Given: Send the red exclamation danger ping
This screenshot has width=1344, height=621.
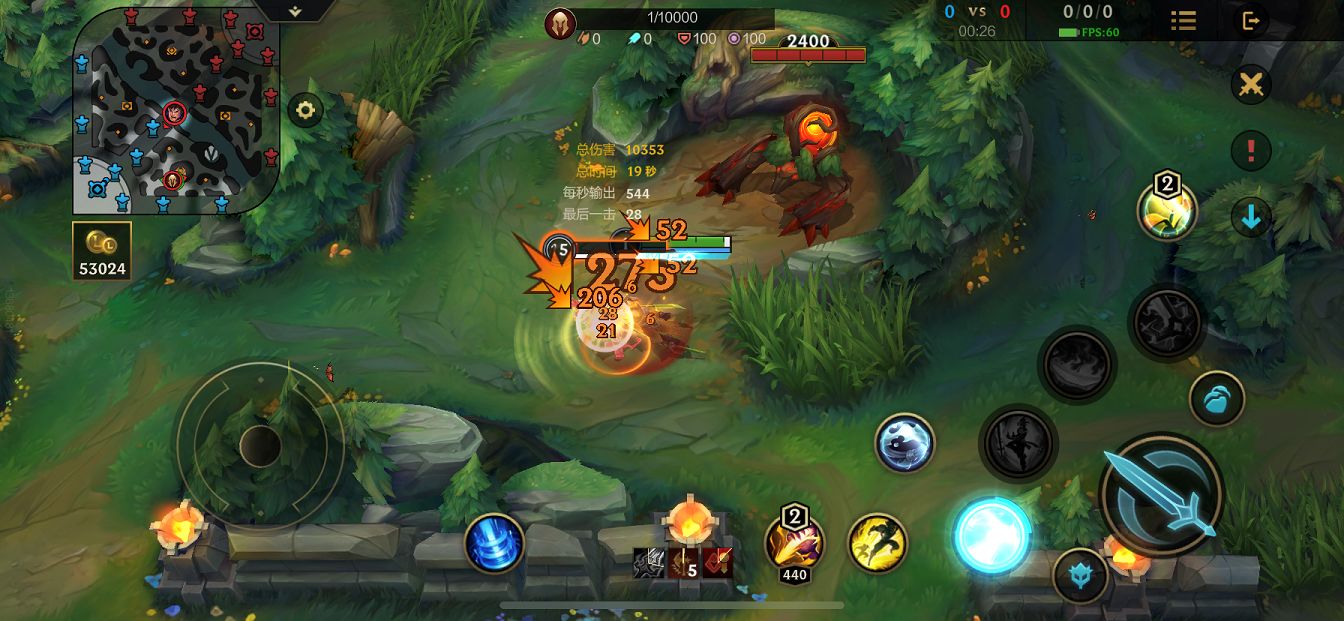Looking at the screenshot, I should point(1250,151).
